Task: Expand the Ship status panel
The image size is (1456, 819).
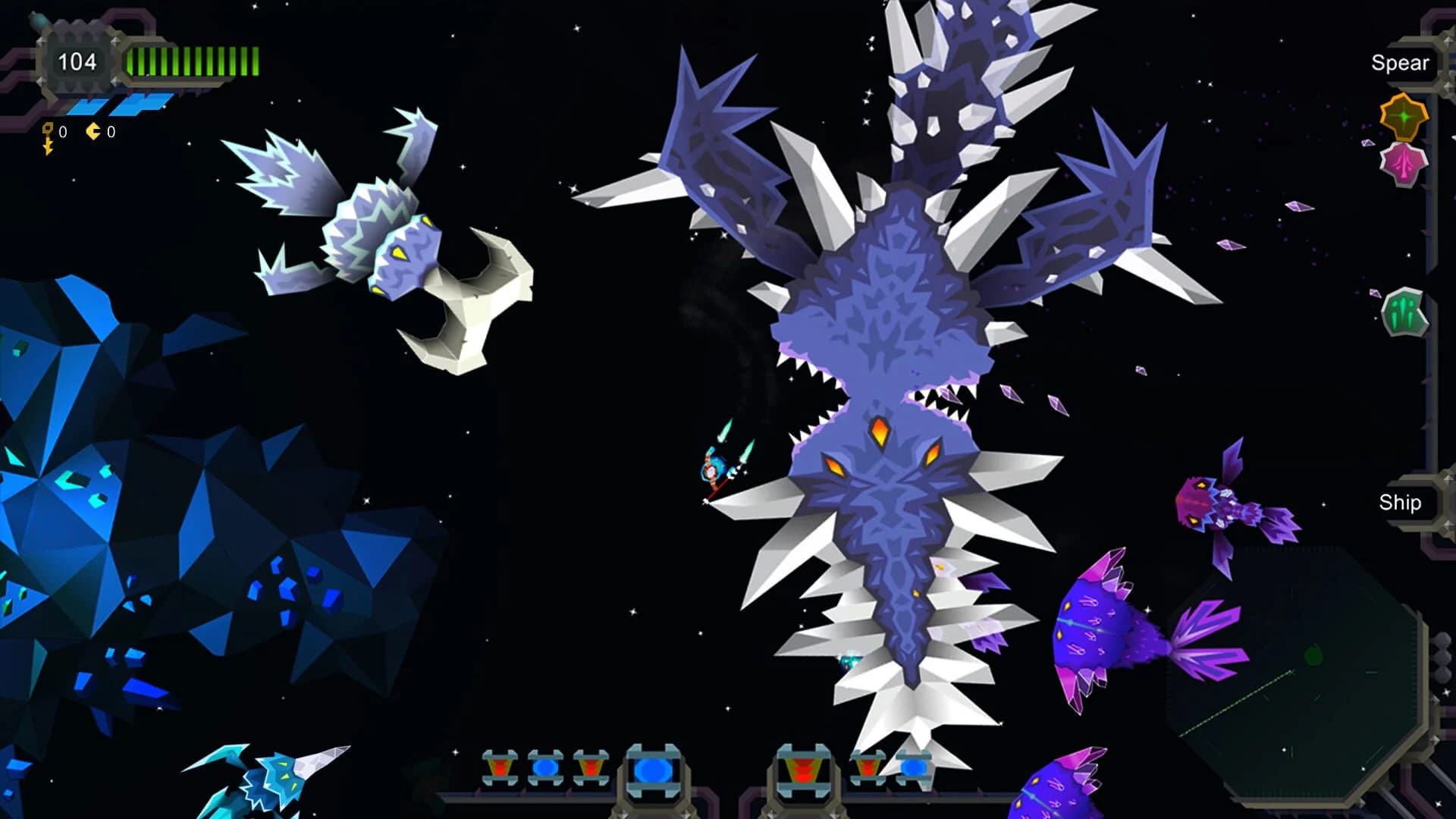Action: [x=1401, y=502]
